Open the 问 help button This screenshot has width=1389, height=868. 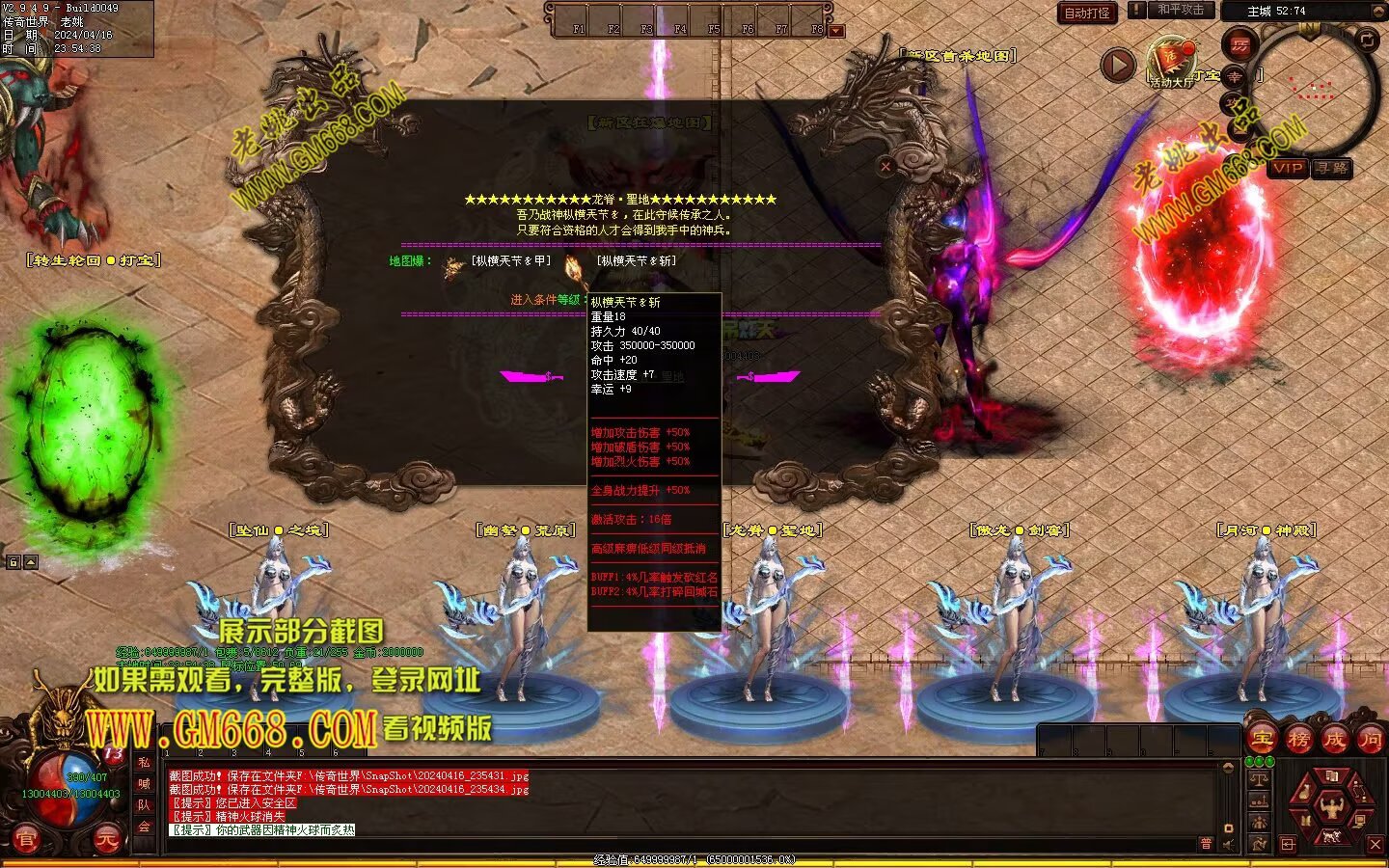coord(1370,740)
